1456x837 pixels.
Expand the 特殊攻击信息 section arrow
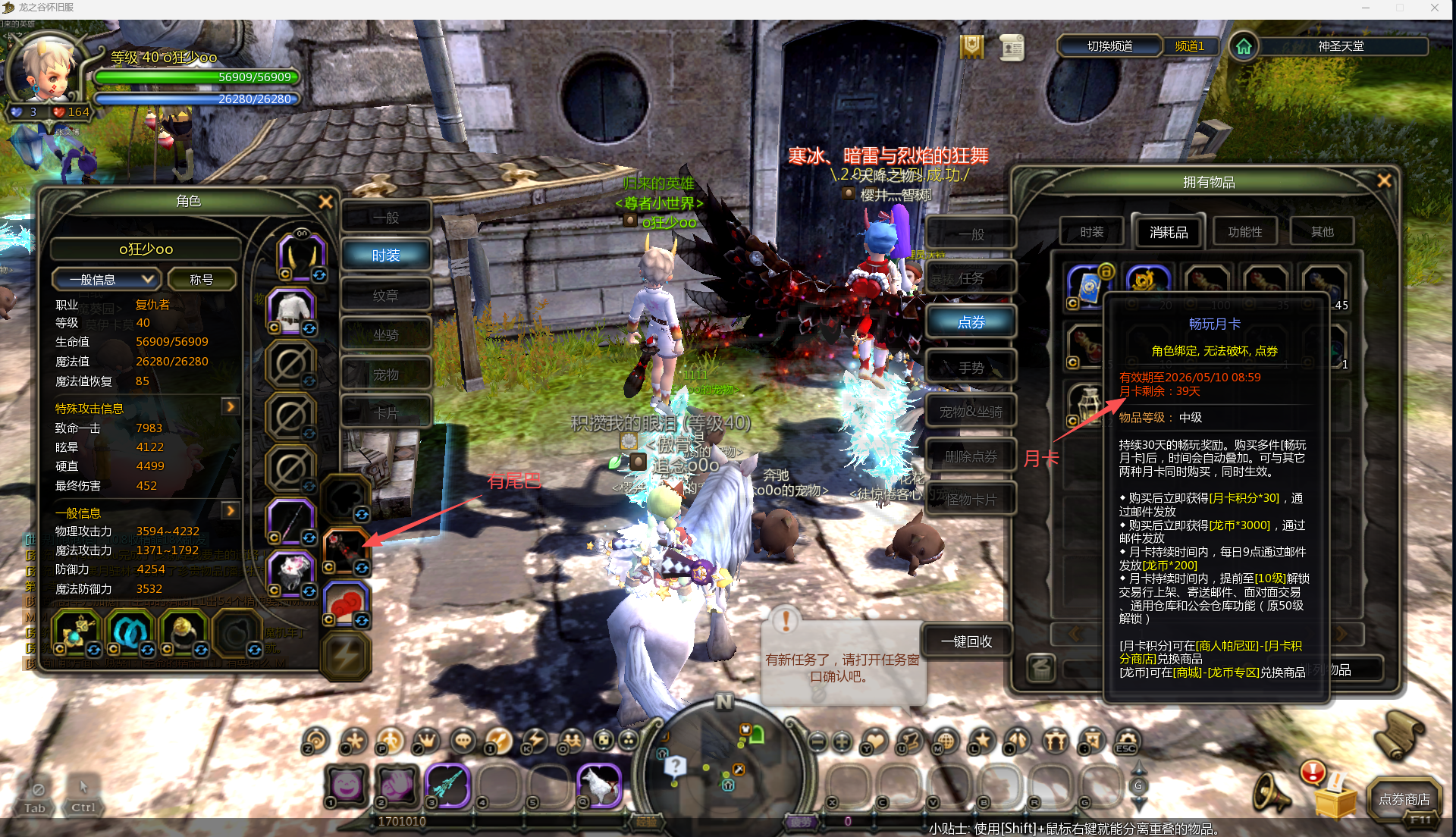[x=231, y=407]
